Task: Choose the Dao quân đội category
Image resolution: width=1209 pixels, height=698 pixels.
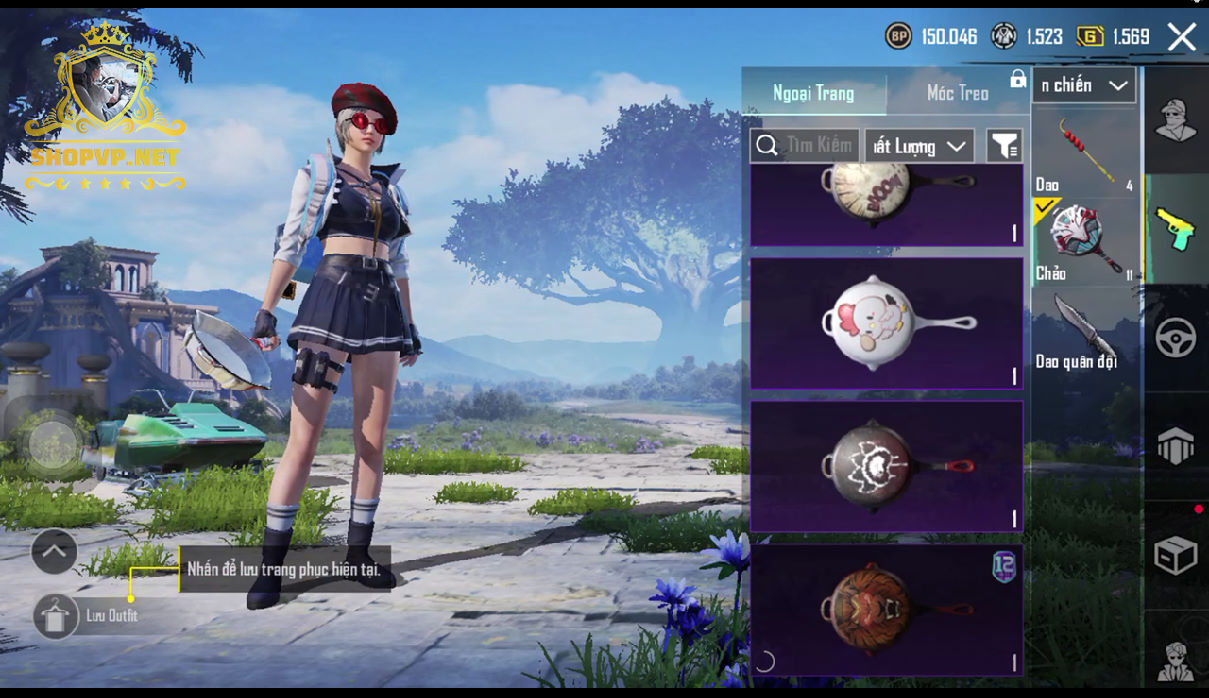Action: tap(1085, 332)
